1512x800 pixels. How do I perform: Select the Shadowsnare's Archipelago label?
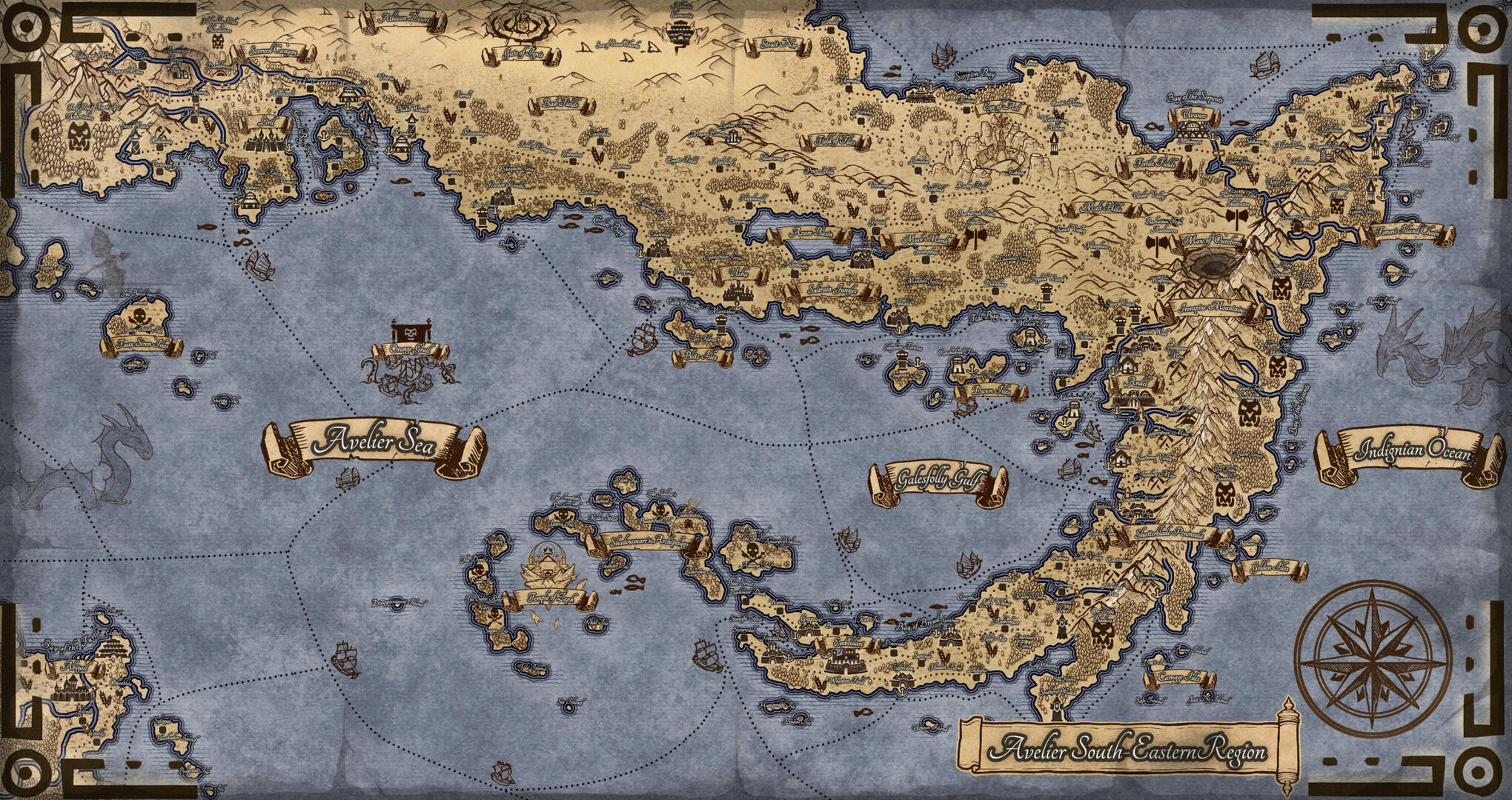tap(649, 541)
